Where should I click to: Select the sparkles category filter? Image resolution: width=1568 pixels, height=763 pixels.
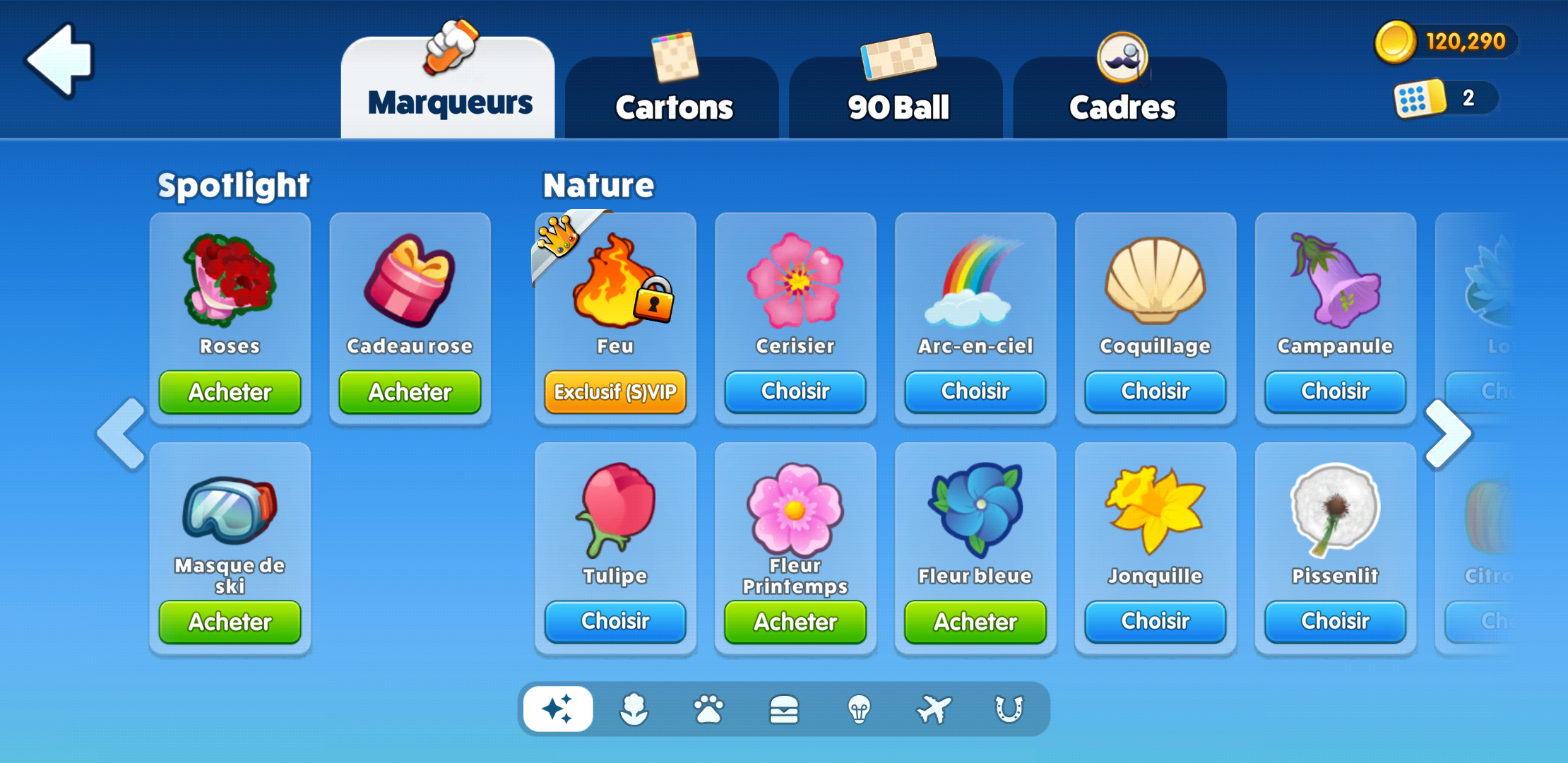[x=558, y=709]
